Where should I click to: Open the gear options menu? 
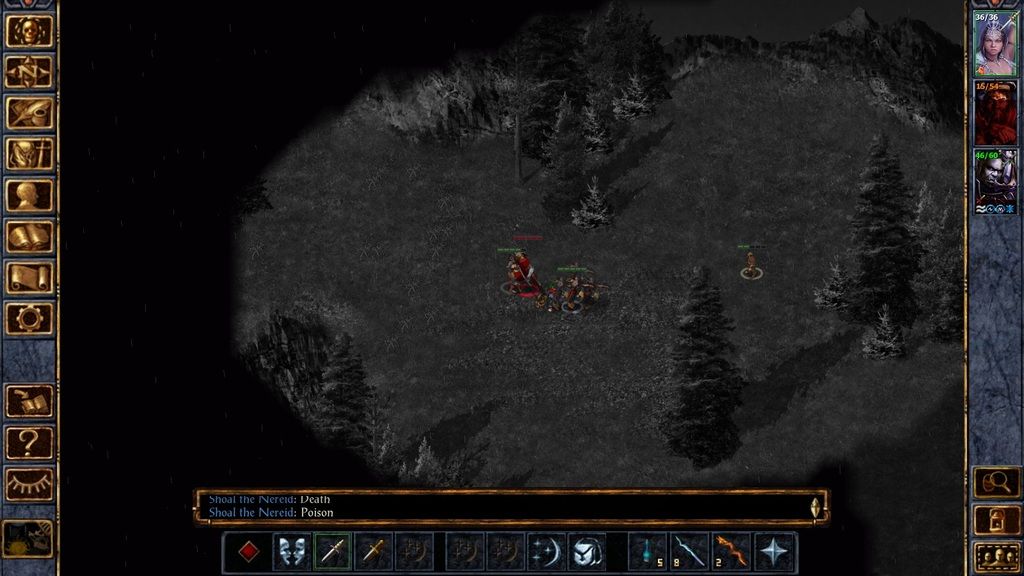click(29, 319)
